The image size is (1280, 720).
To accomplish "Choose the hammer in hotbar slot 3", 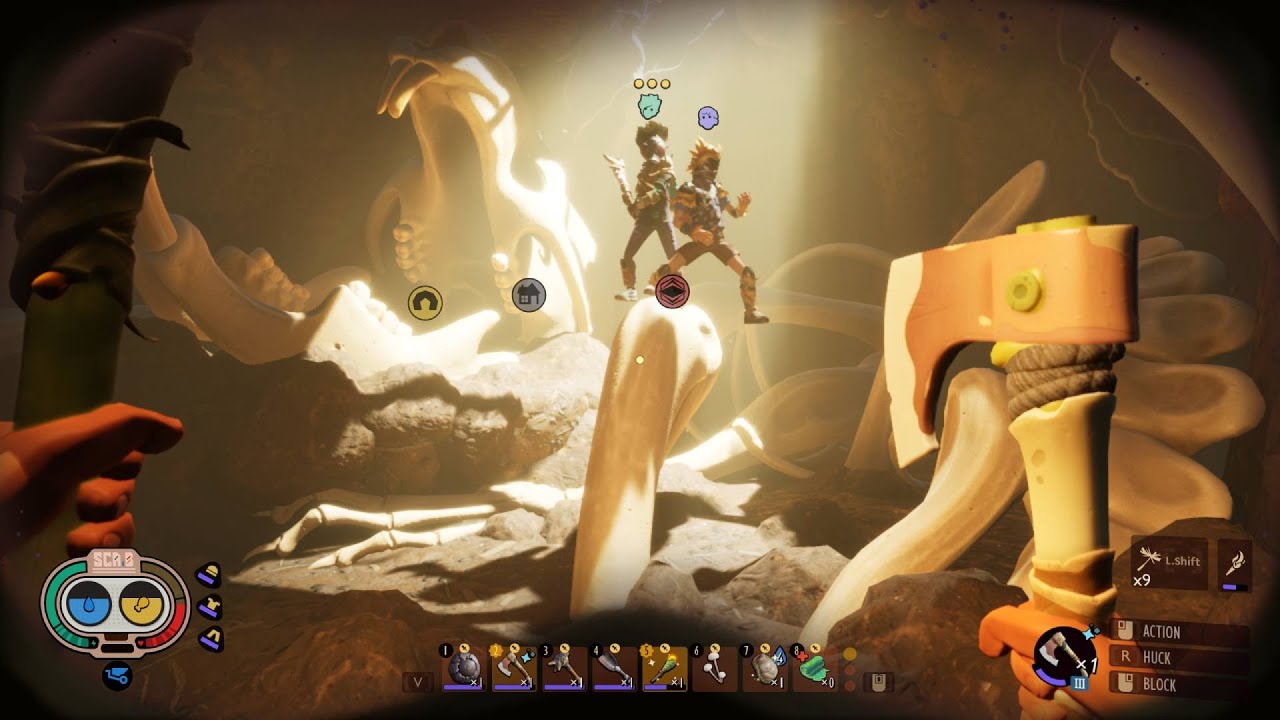I will coord(564,668).
